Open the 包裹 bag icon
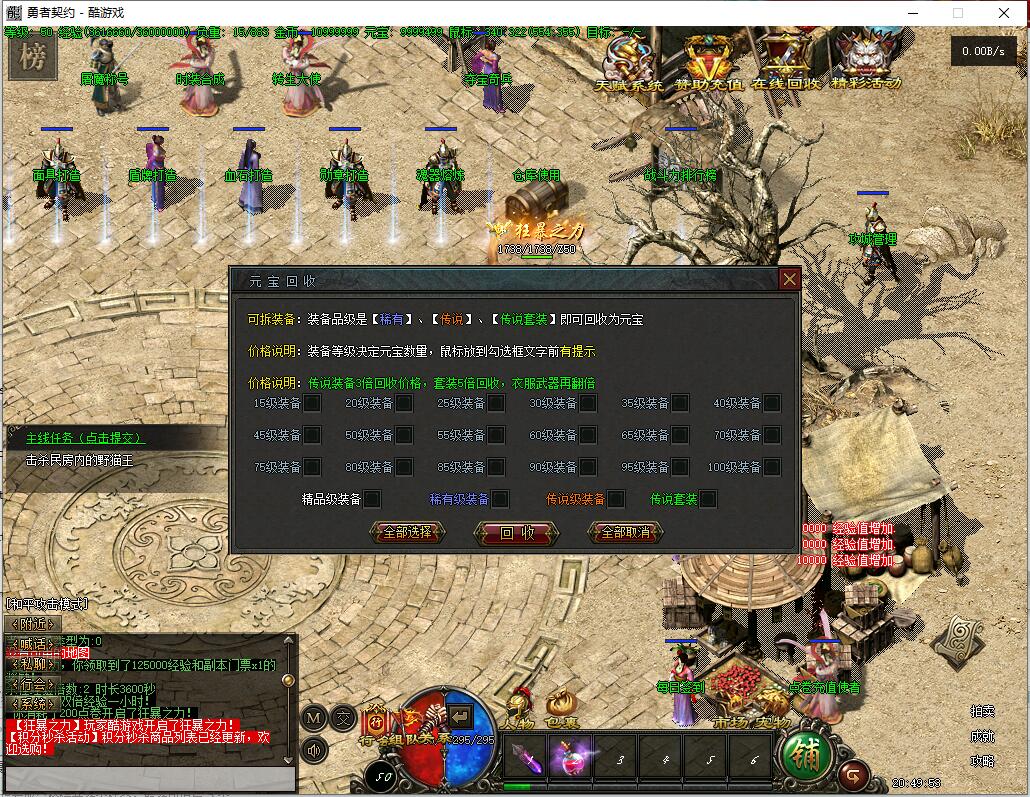The width and height of the screenshot is (1030, 797). click(x=562, y=707)
